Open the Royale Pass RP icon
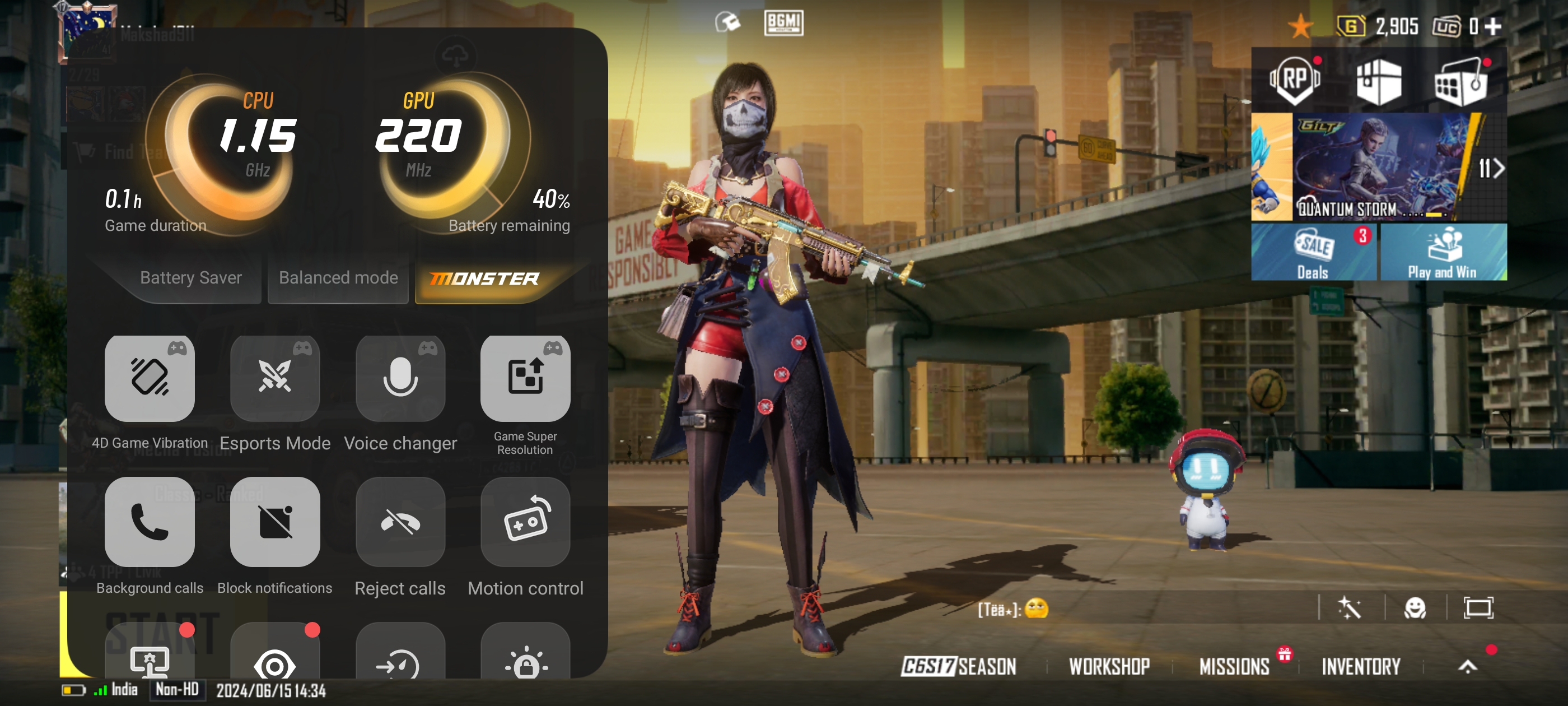Viewport: 1568px width, 706px height. tap(1295, 81)
